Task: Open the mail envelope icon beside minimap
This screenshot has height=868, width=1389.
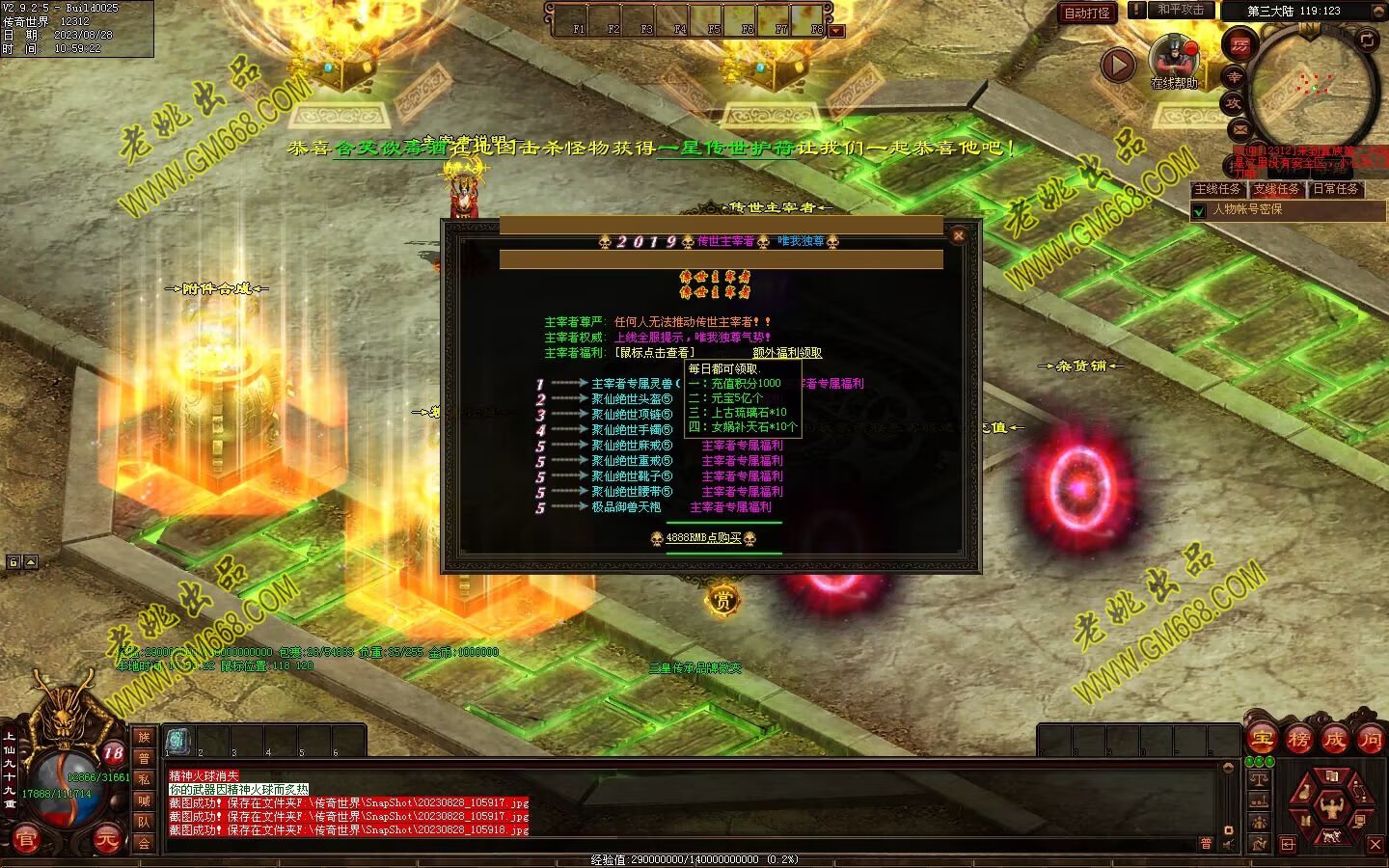Action: tap(1239, 129)
